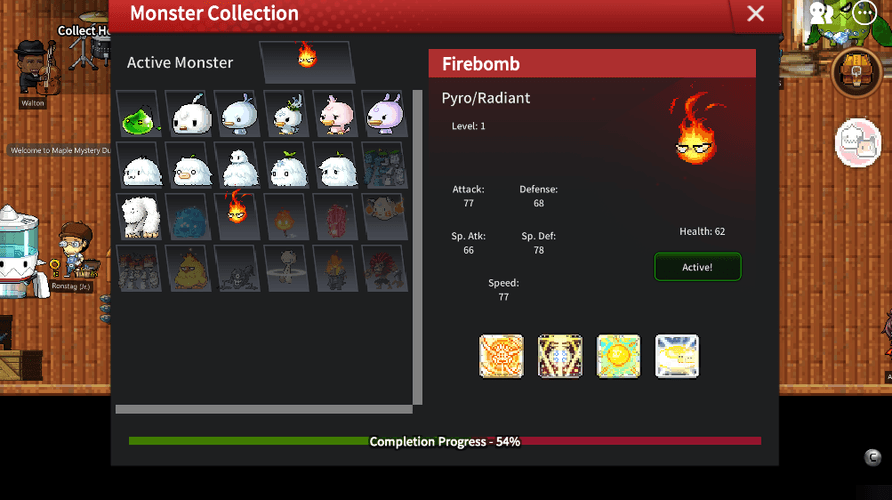This screenshot has width=892, height=500.
Task: Select the locked red-maned lion monster
Action: (x=384, y=266)
